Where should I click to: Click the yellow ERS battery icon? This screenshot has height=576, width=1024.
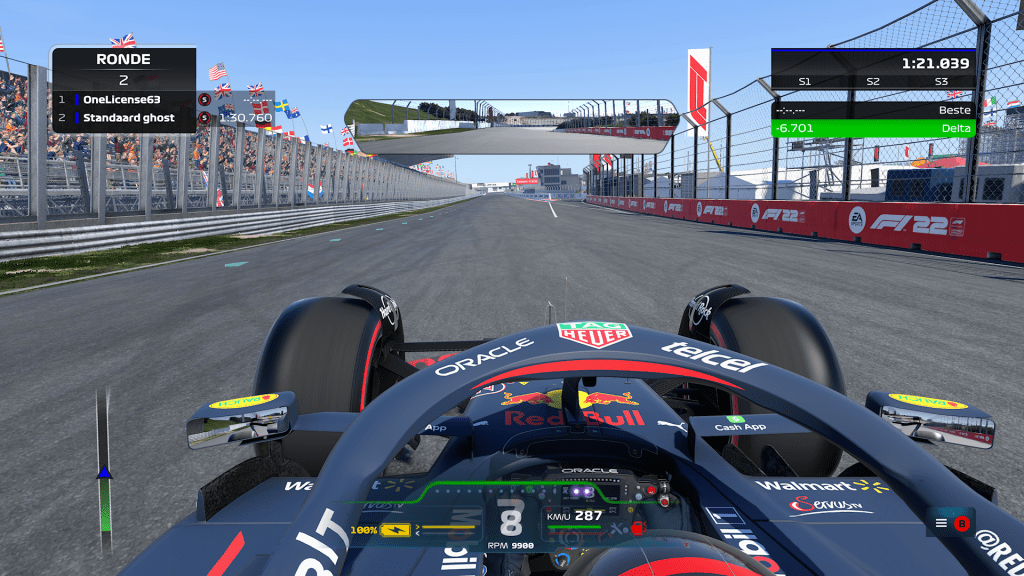click(395, 529)
